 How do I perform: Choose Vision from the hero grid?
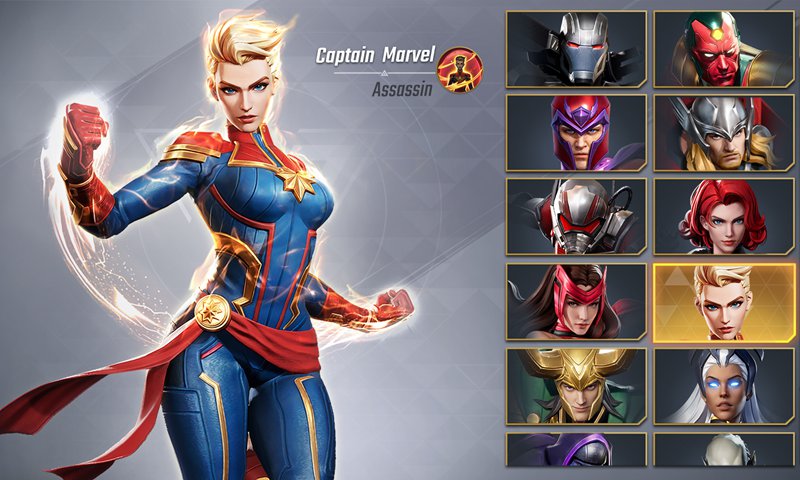click(x=724, y=49)
